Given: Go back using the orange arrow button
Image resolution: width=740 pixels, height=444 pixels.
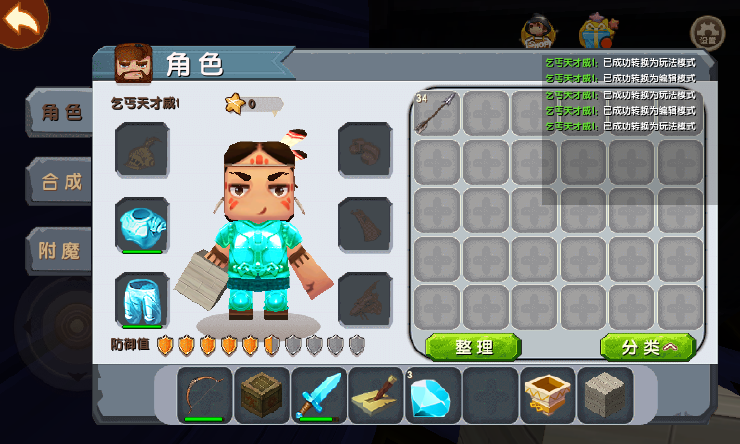Looking at the screenshot, I should click(22, 21).
